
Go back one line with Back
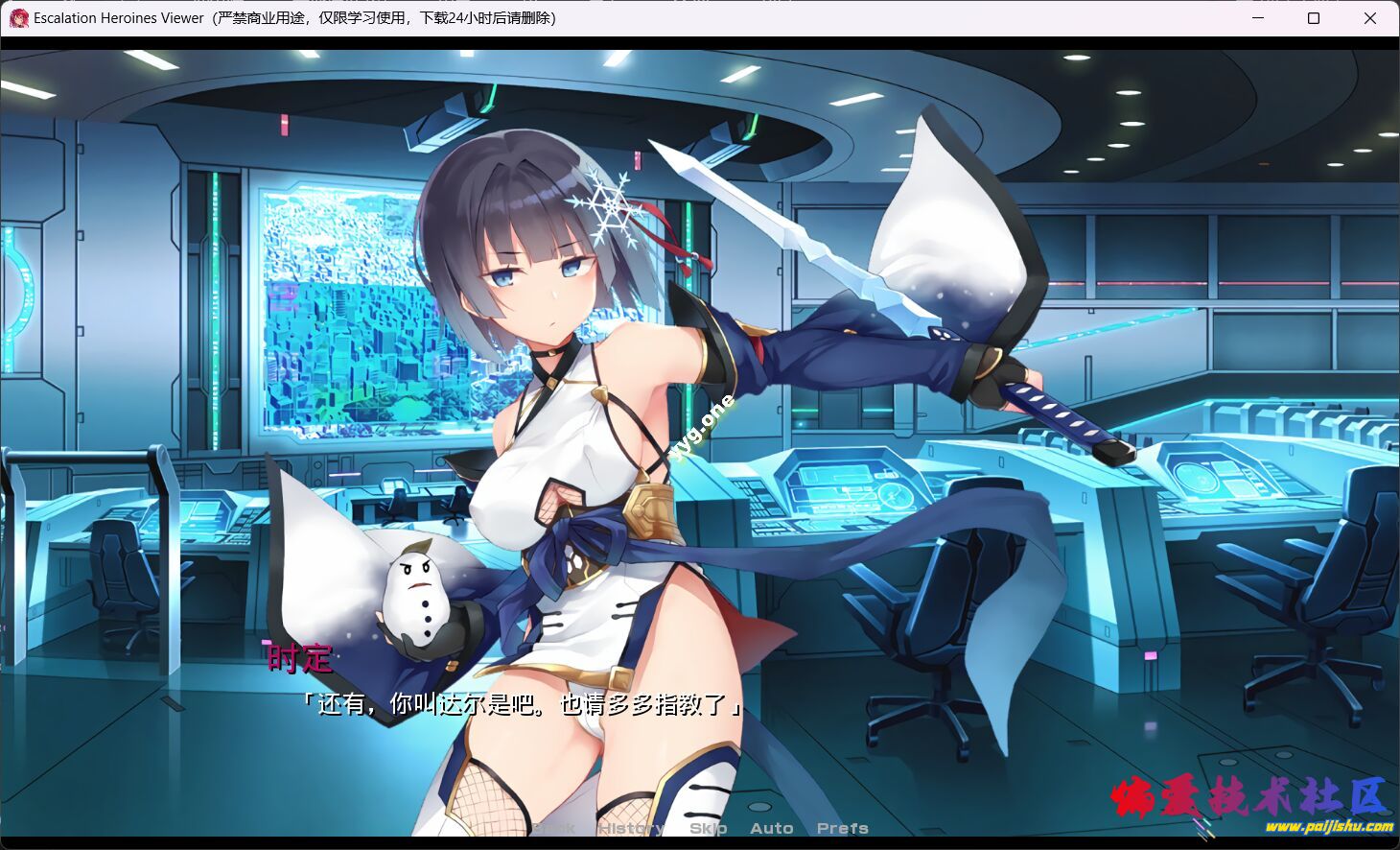coord(554,828)
